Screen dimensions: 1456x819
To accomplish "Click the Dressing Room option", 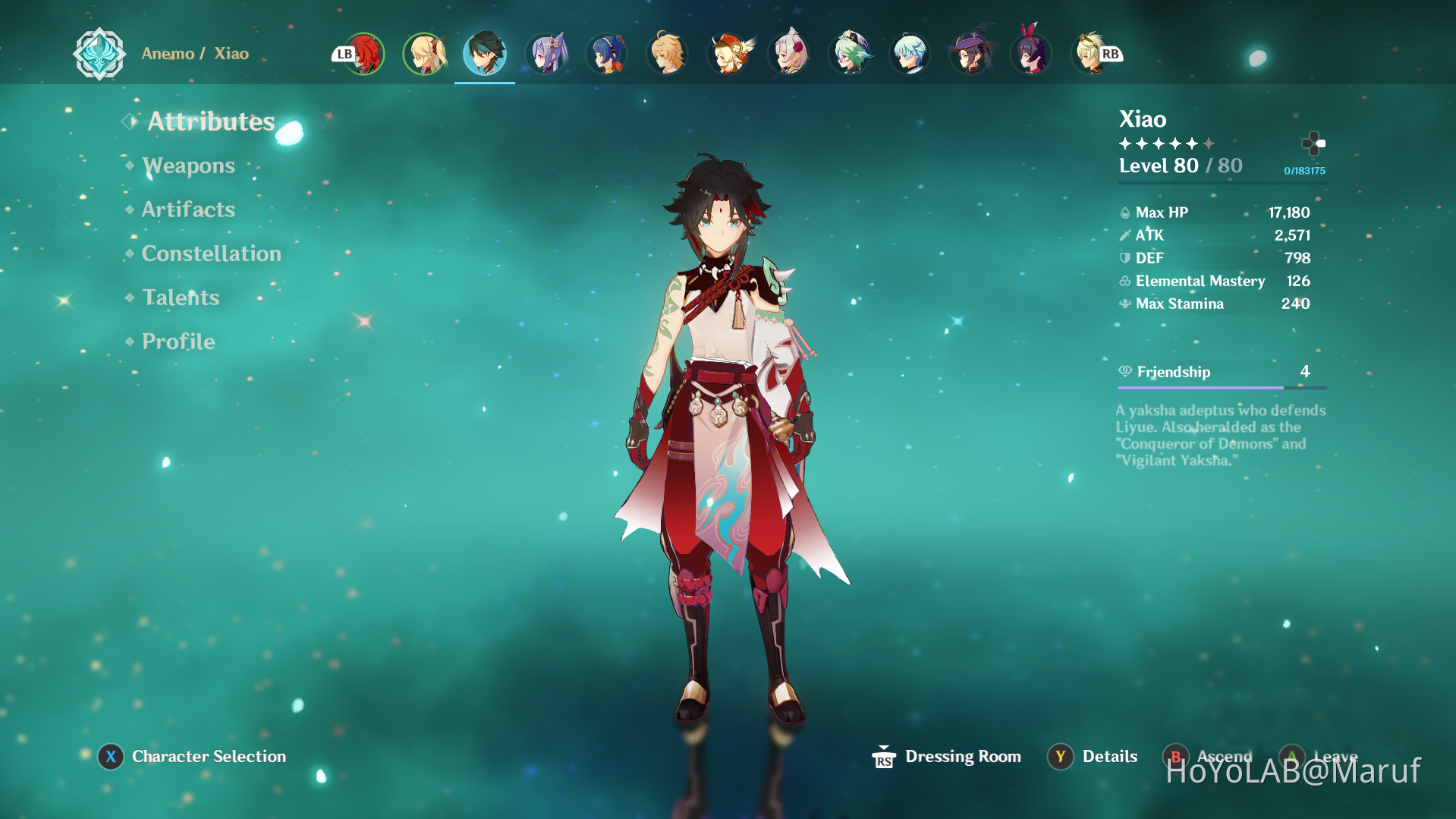I will pyautogui.click(x=963, y=756).
